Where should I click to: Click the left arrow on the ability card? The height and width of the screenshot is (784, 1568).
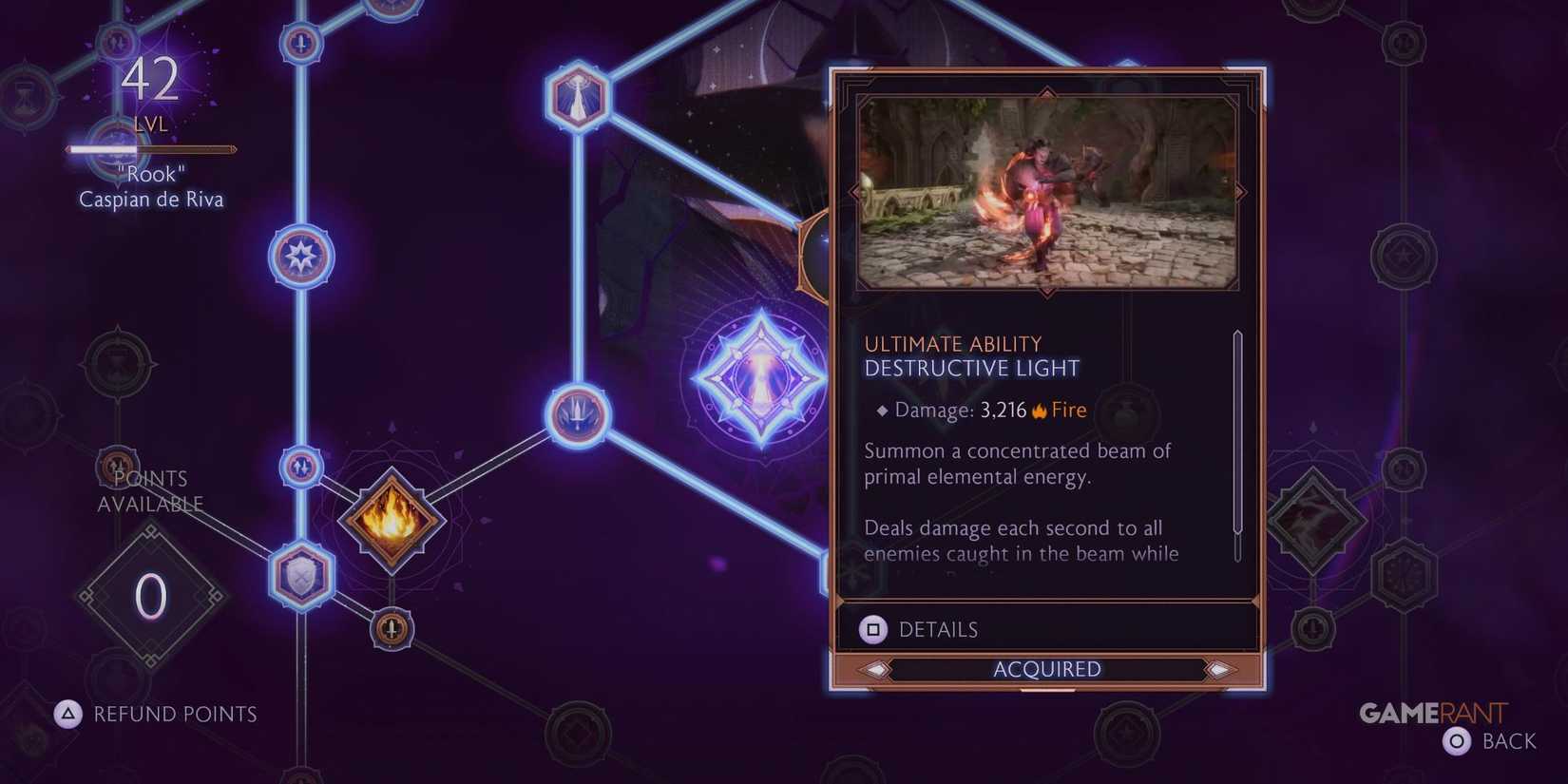click(x=853, y=192)
